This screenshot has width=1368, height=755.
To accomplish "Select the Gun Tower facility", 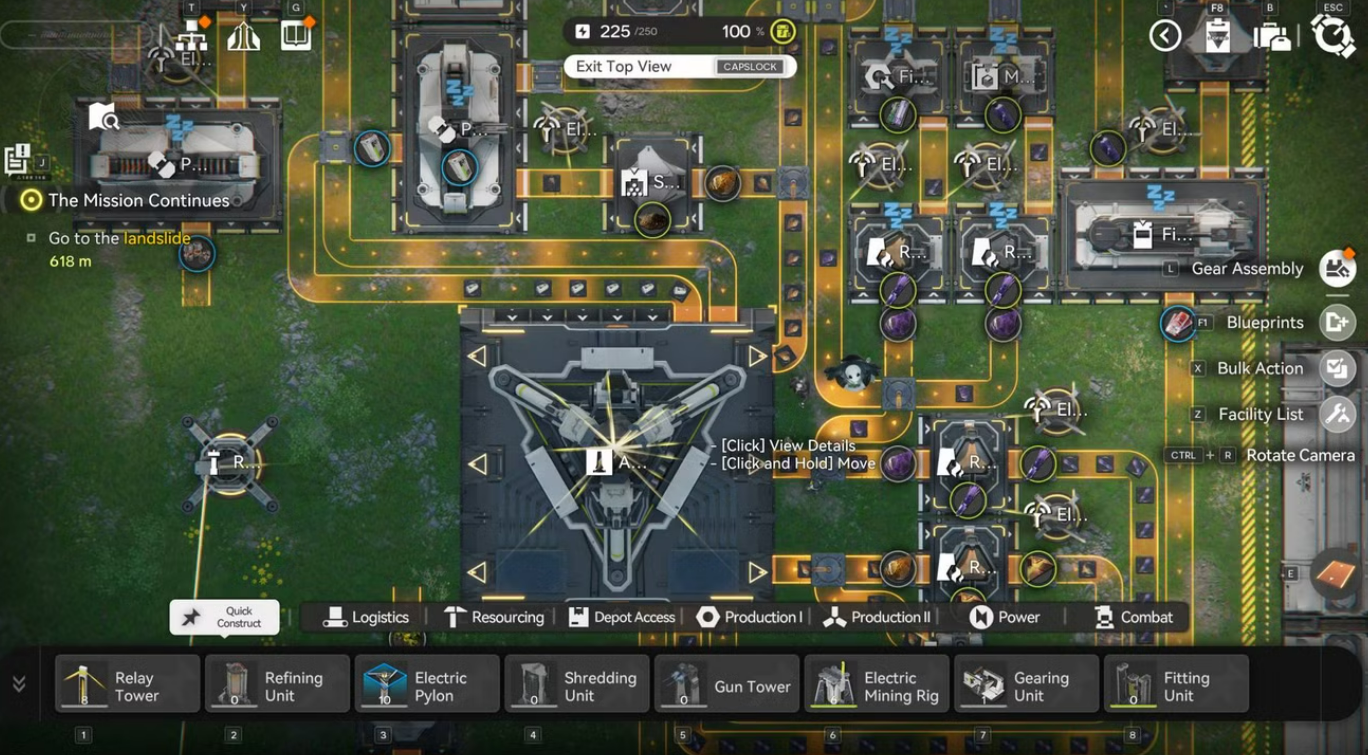I will point(726,683).
